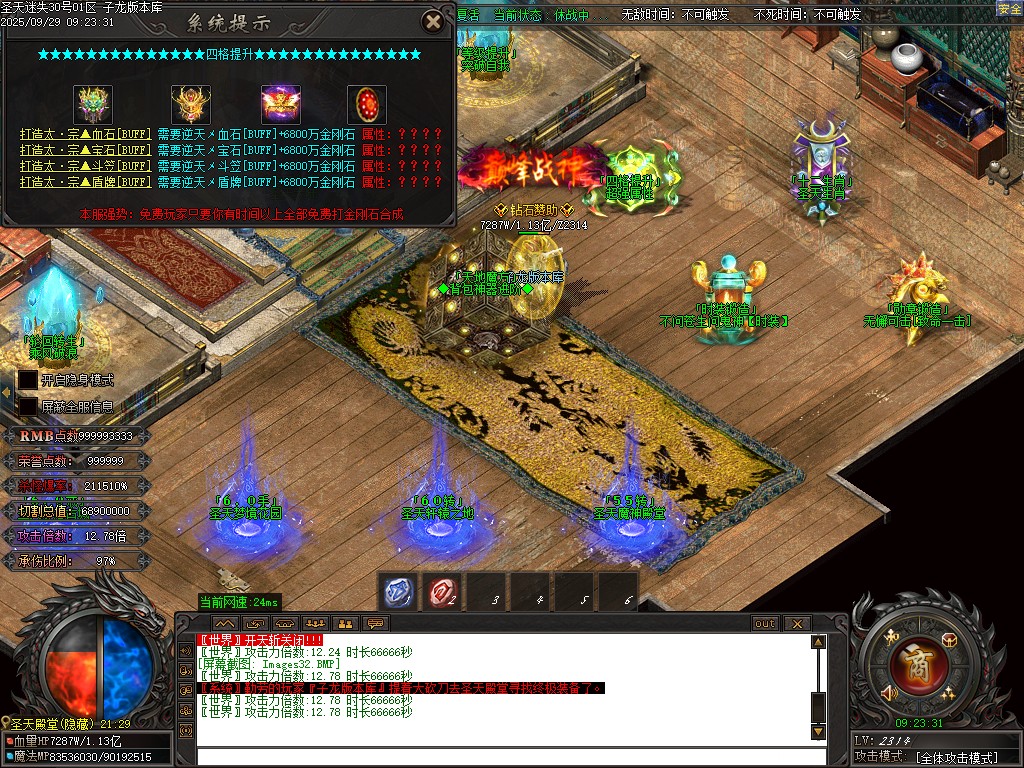This screenshot has width=1024, height=768.
Task: Open the treasure chest icon on the dial
Action: 949,640
